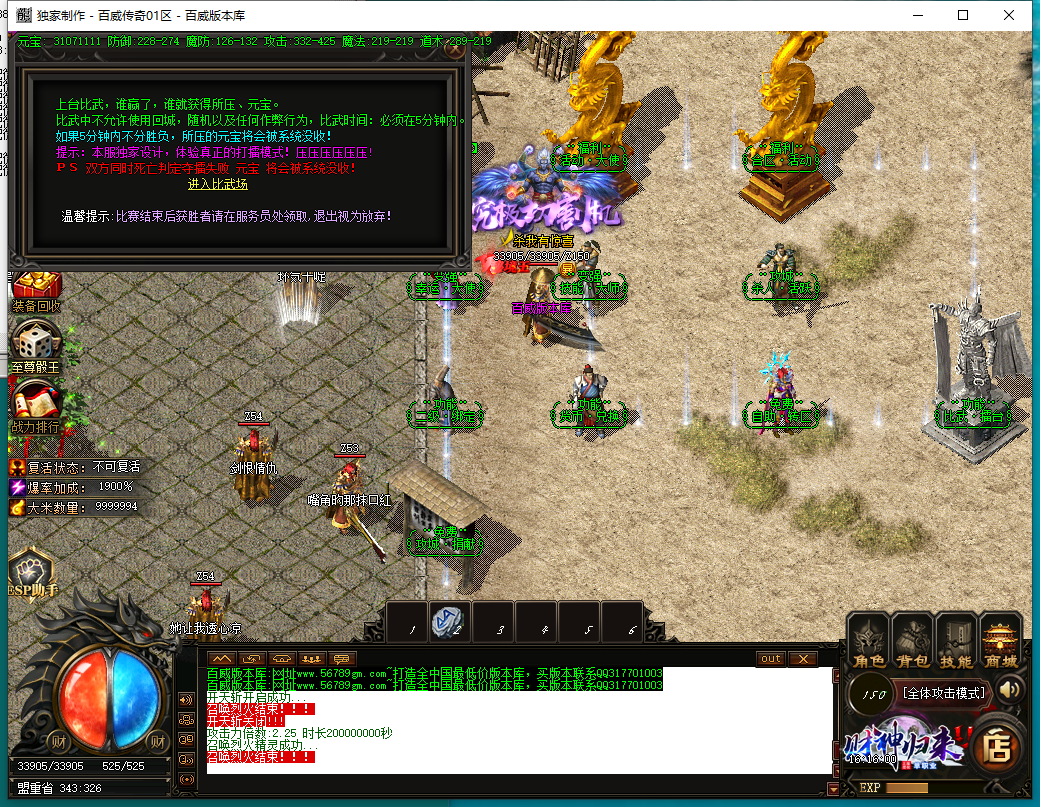Open the 技能 skills panel
1040x807 pixels.
pos(956,639)
